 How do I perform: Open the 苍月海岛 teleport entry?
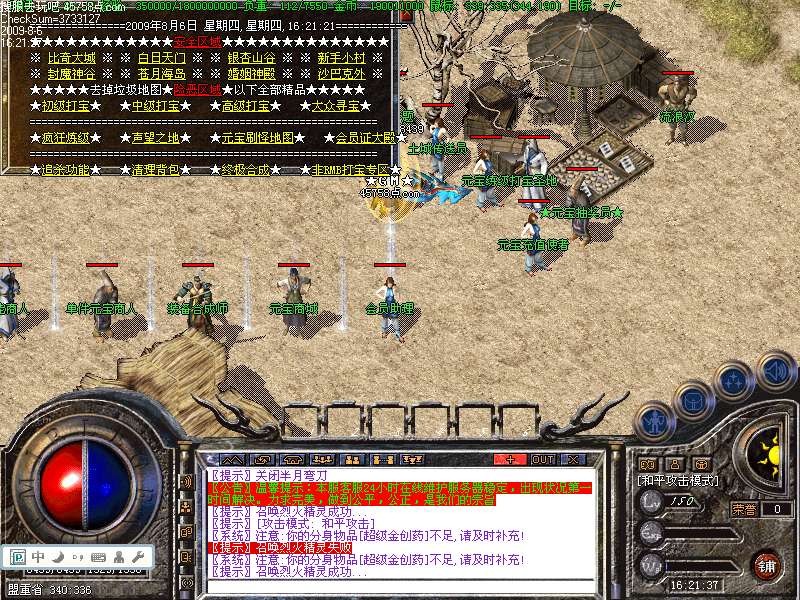coord(161,74)
